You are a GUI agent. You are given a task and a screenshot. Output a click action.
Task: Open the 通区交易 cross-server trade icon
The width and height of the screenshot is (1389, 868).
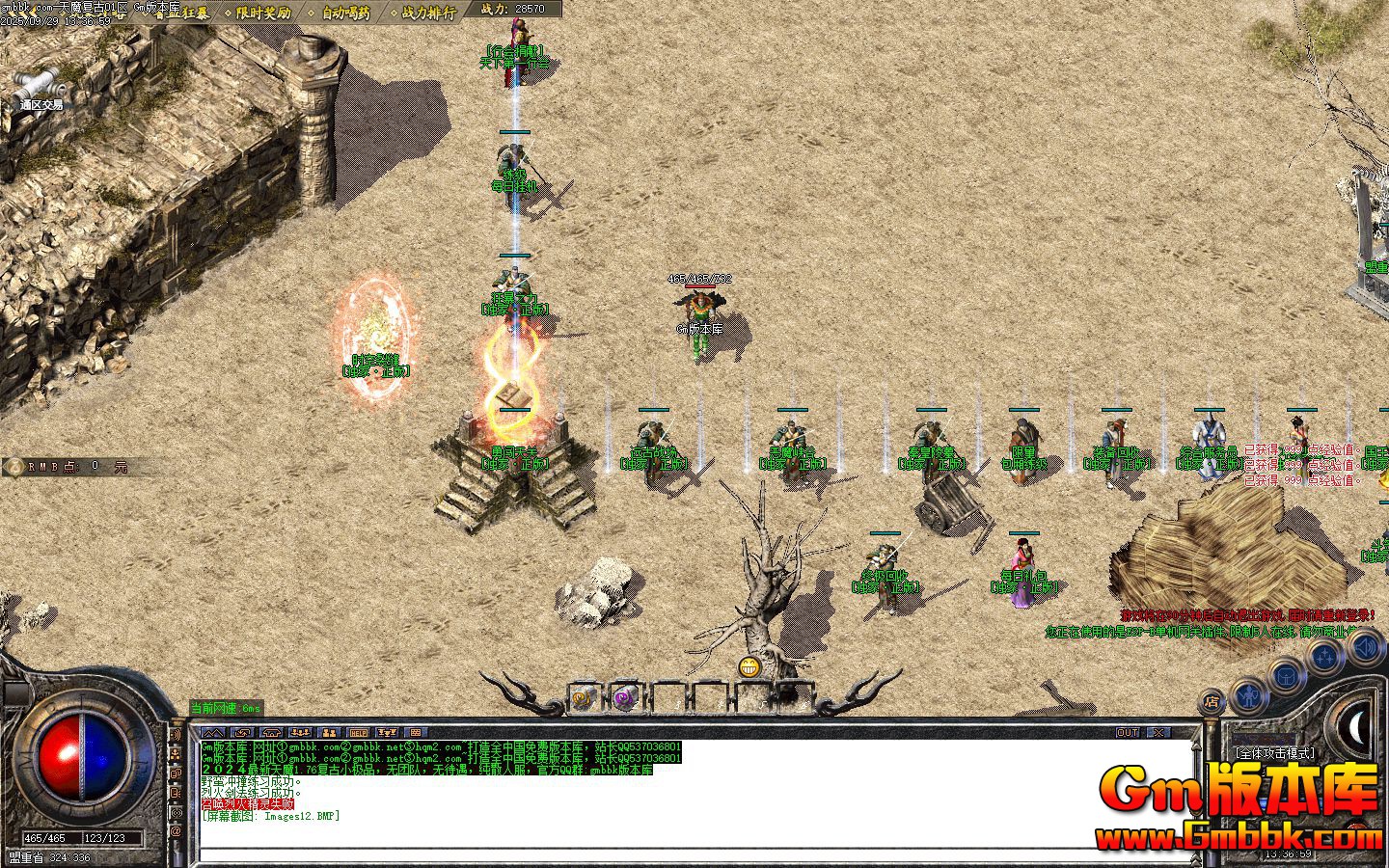click(40, 87)
